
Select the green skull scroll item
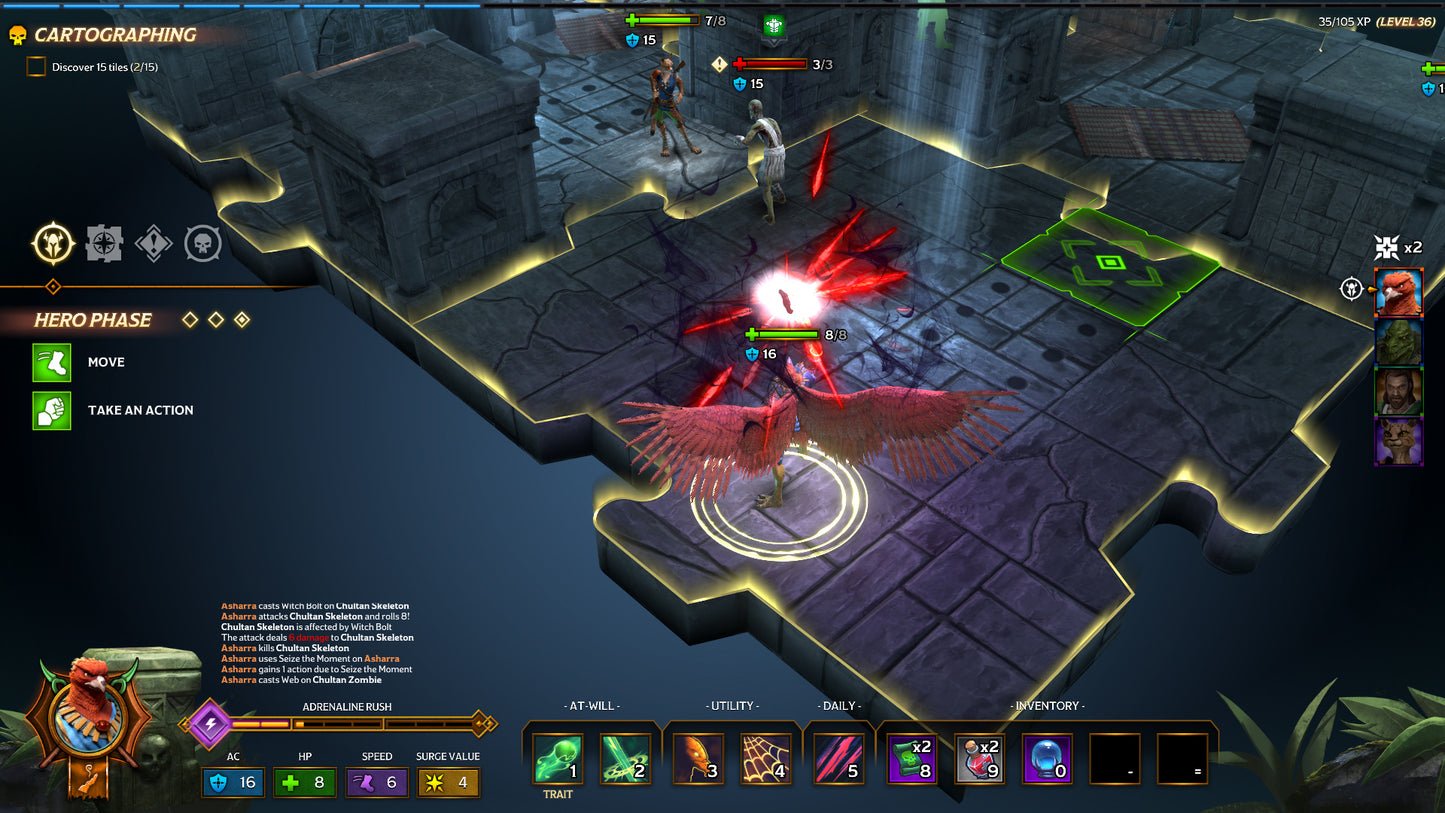tap(912, 758)
